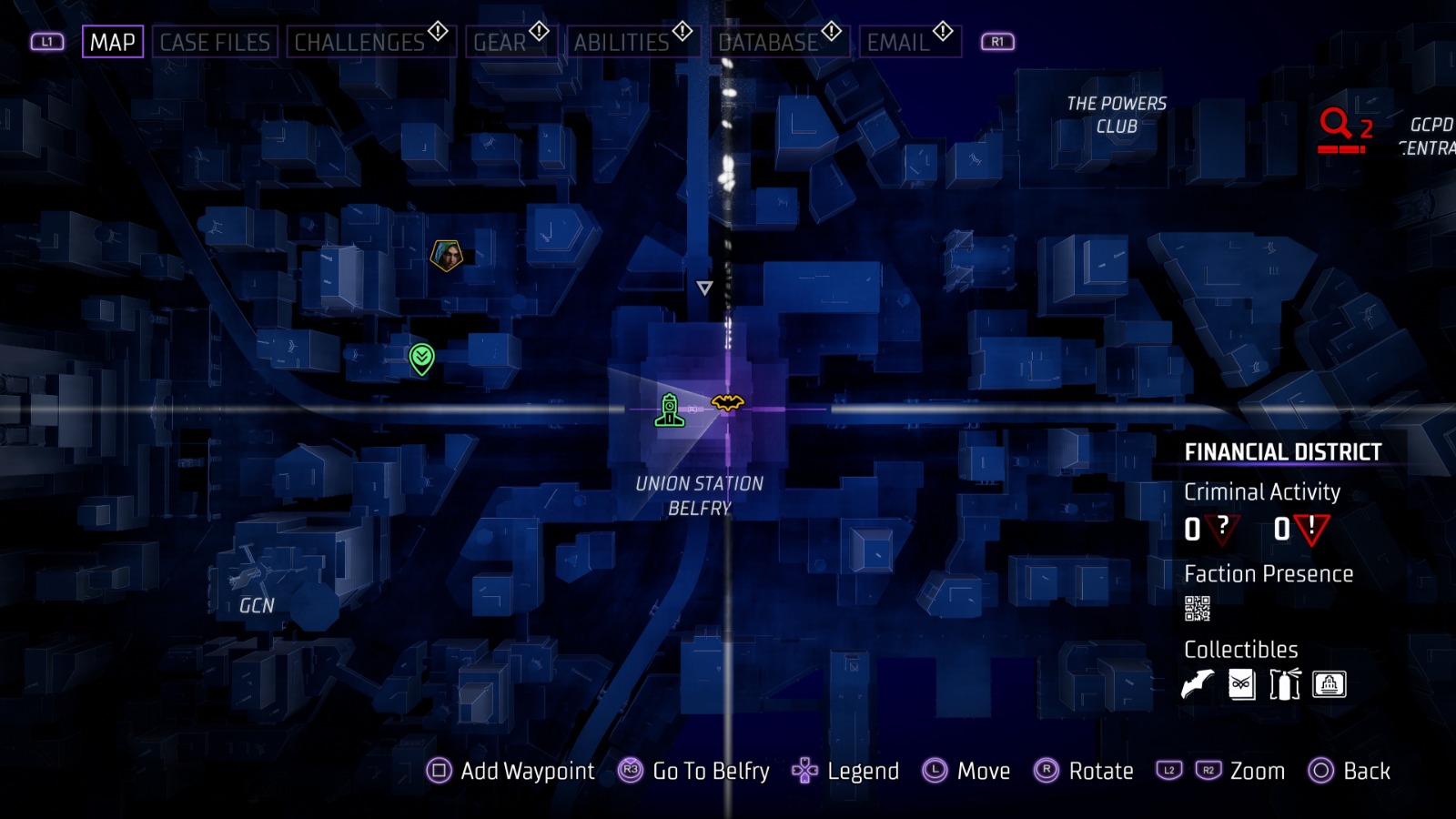Select the Belfry tower icon near Union Station
The image size is (1456, 819).
[x=671, y=409]
